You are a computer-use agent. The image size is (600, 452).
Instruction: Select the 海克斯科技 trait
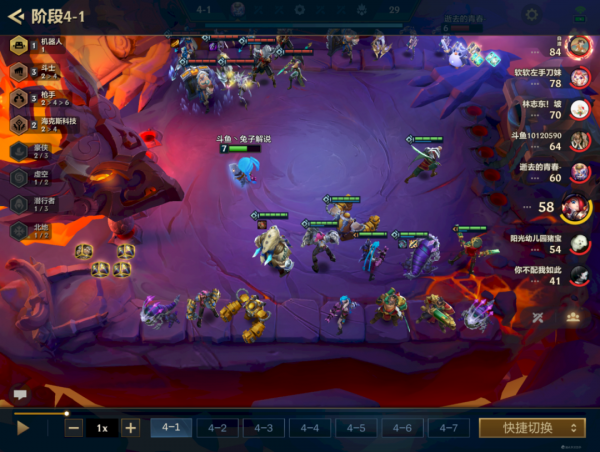point(19,124)
